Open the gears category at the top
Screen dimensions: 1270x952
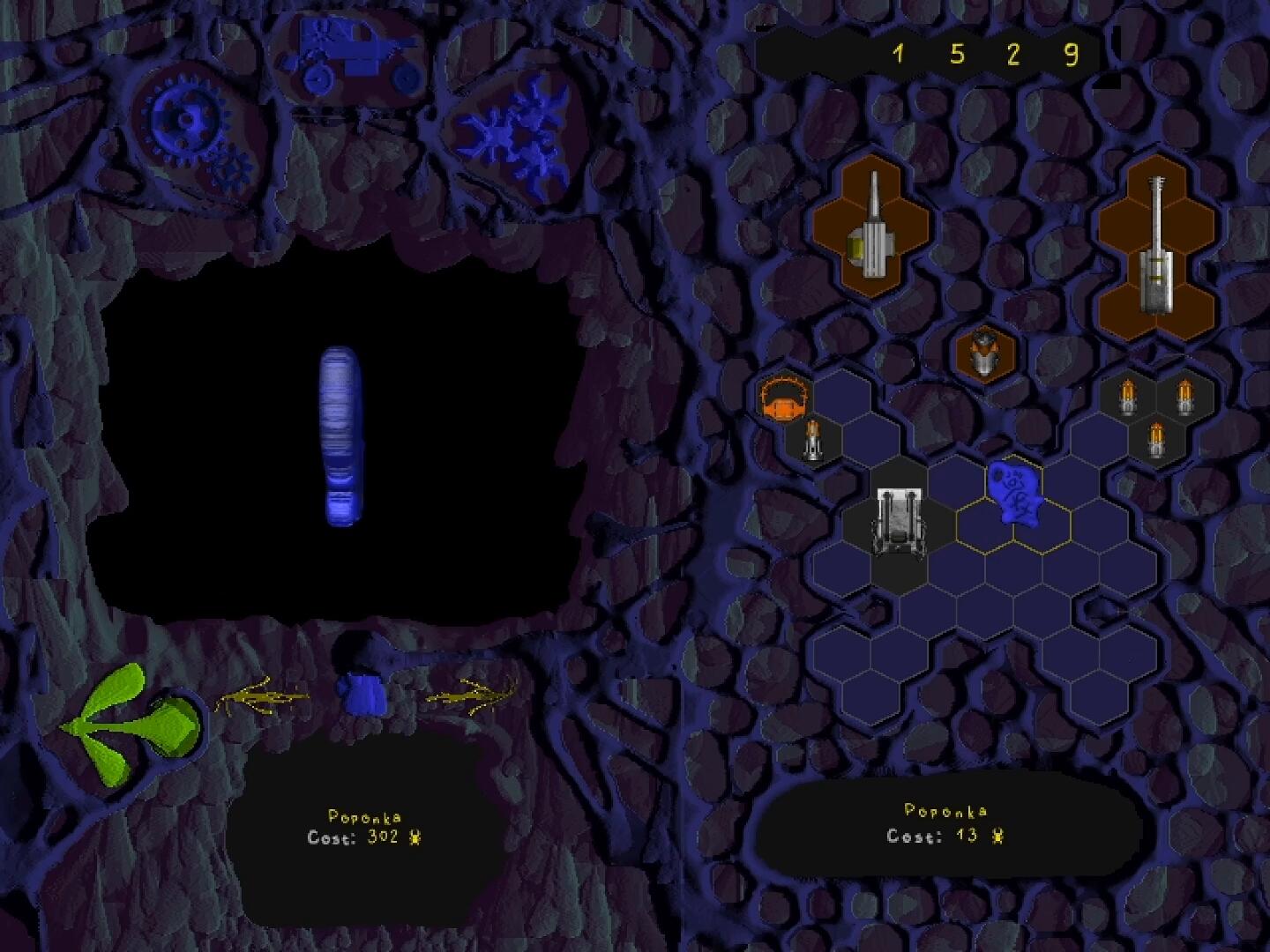[x=190, y=129]
